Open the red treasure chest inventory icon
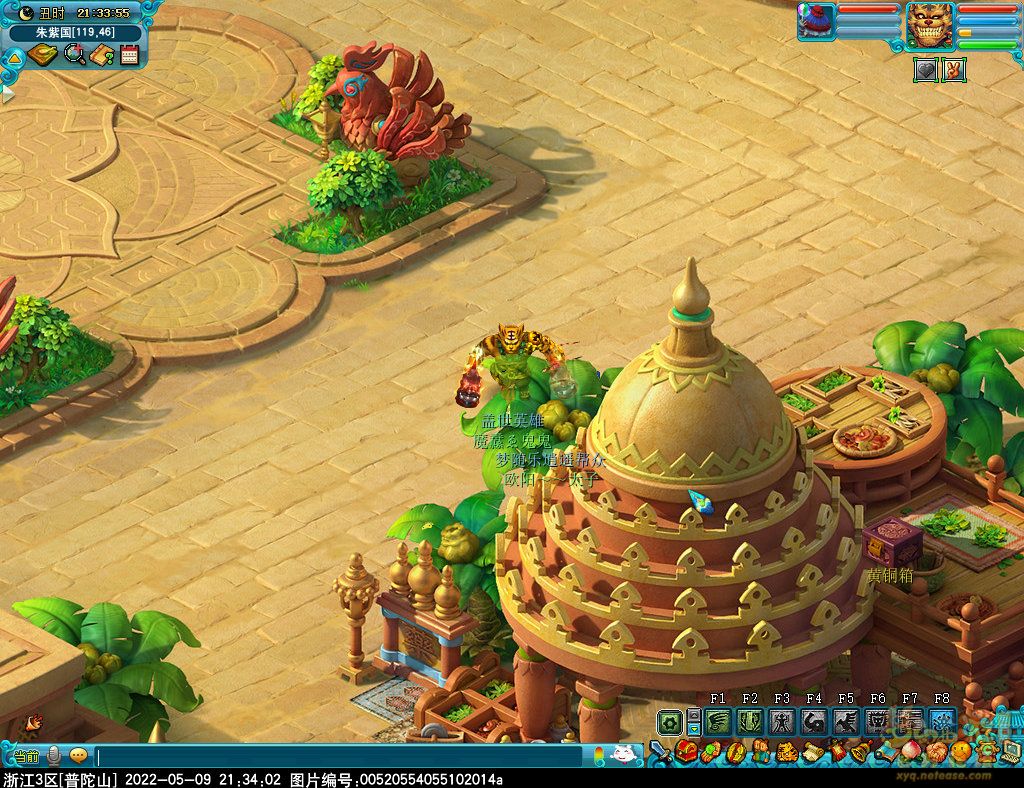1024x788 pixels. (x=686, y=752)
